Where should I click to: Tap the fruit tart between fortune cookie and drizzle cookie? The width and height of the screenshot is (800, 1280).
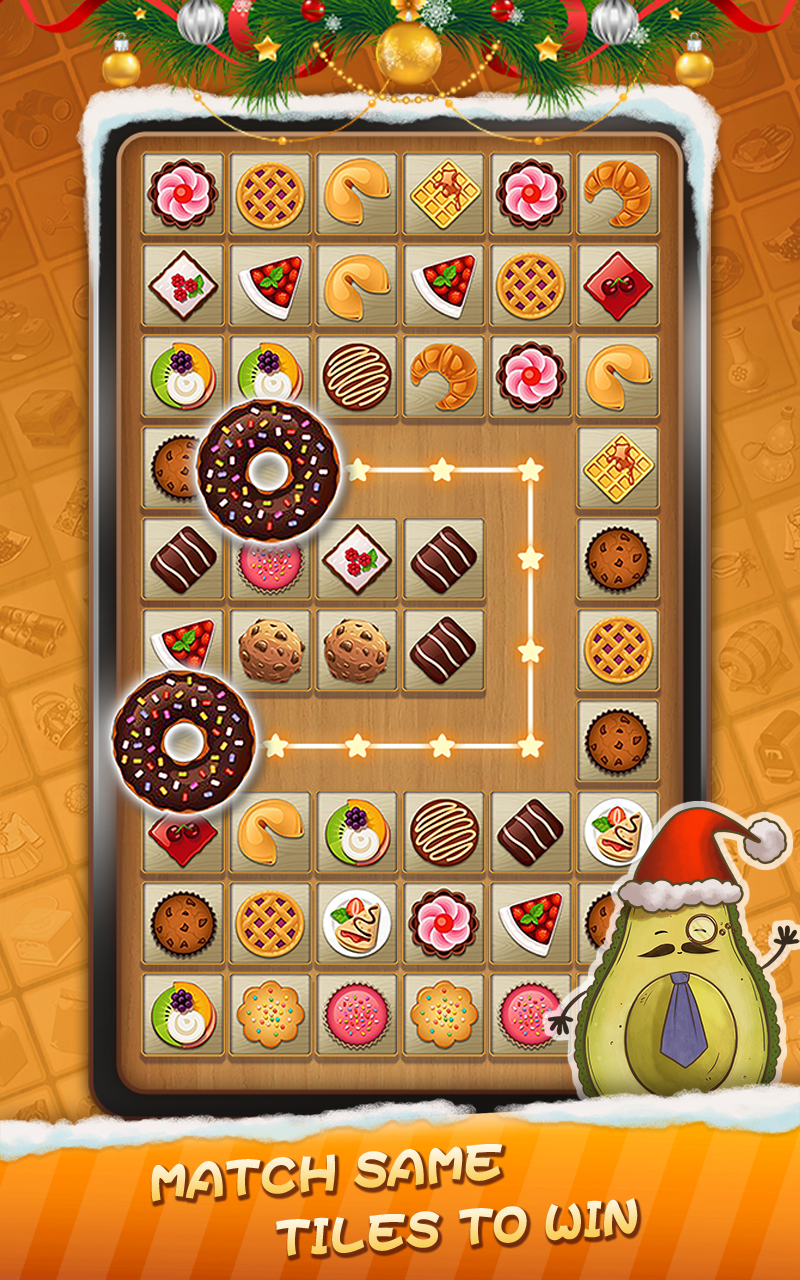(358, 831)
